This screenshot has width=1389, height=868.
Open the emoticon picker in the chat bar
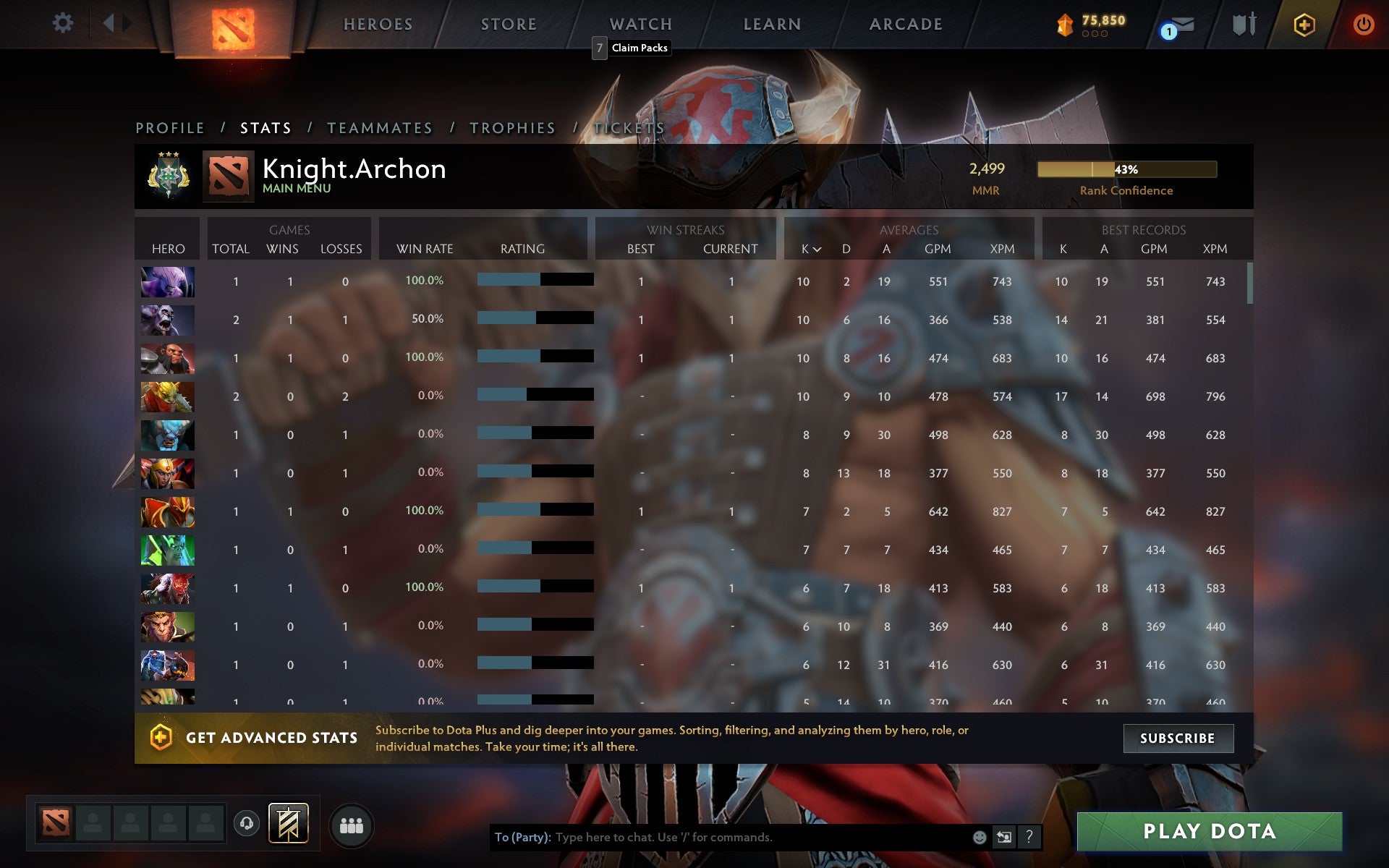pos(979,838)
